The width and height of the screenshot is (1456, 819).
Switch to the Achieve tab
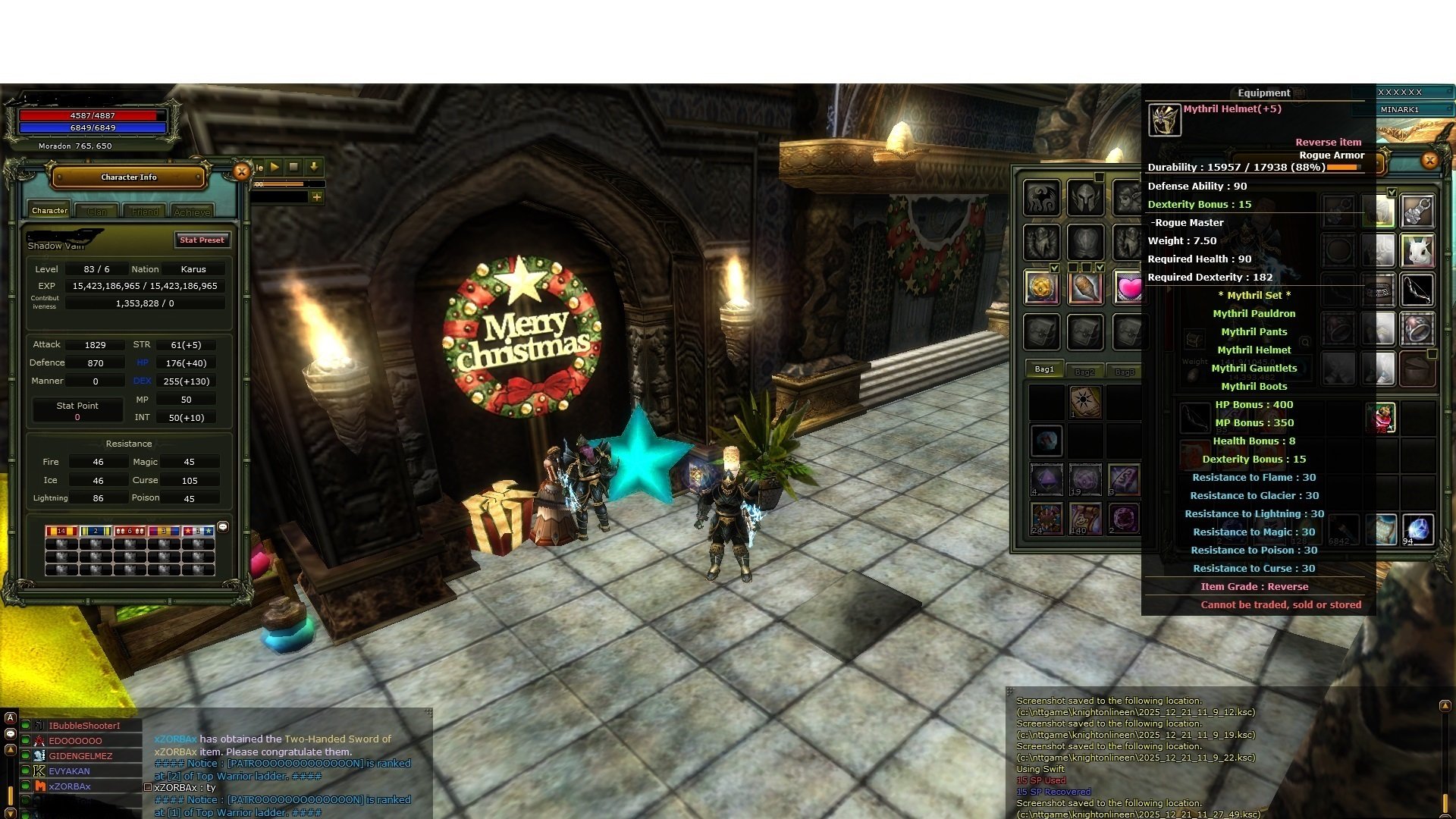click(x=191, y=212)
